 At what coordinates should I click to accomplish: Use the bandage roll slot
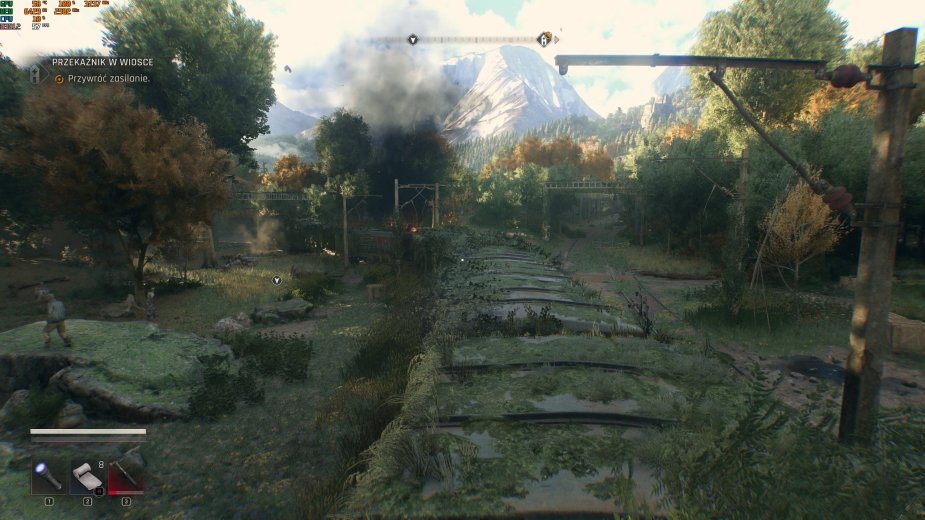pyautogui.click(x=87, y=477)
